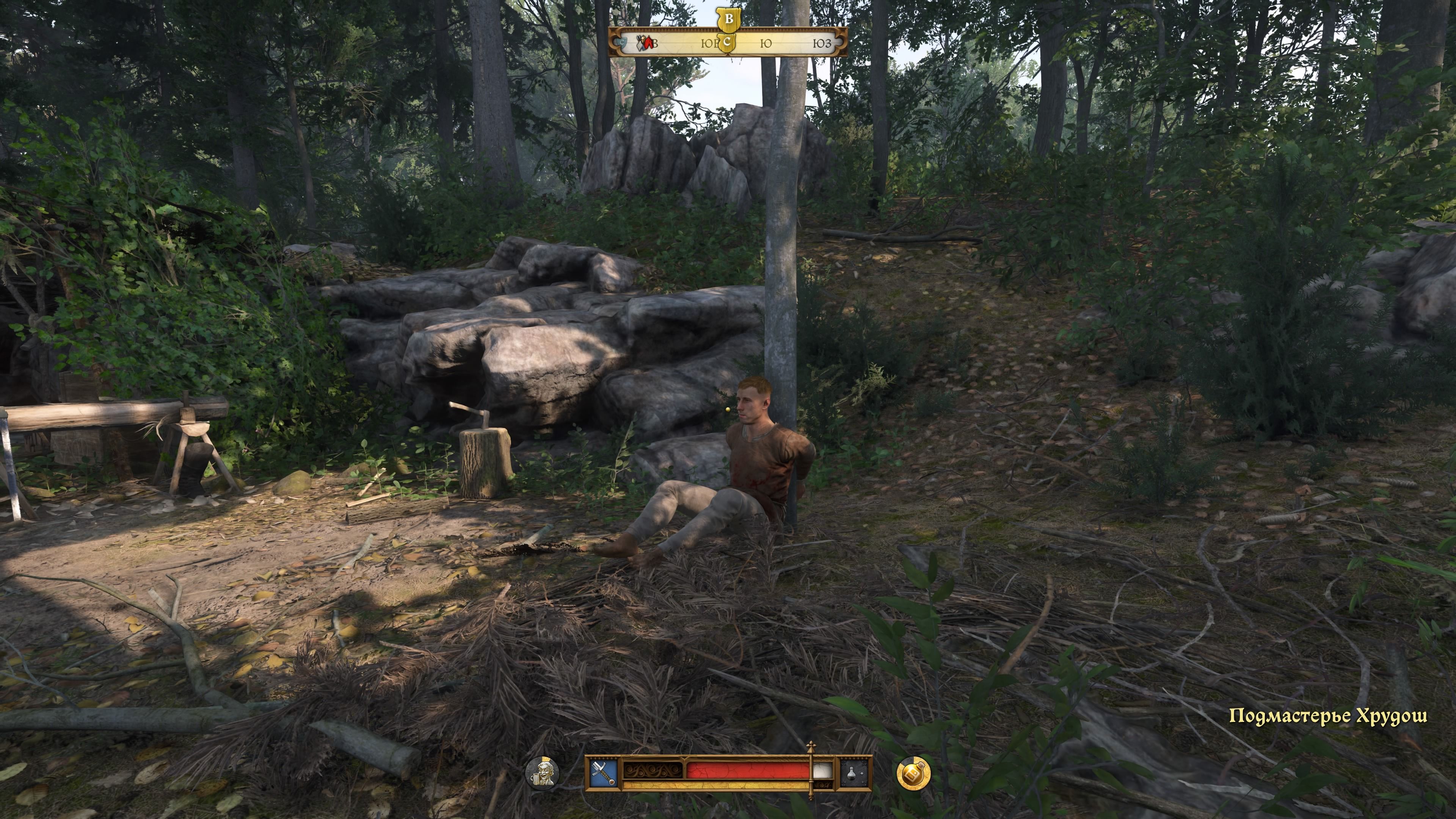Click the red health bar
1456x819 pixels.
745,770
